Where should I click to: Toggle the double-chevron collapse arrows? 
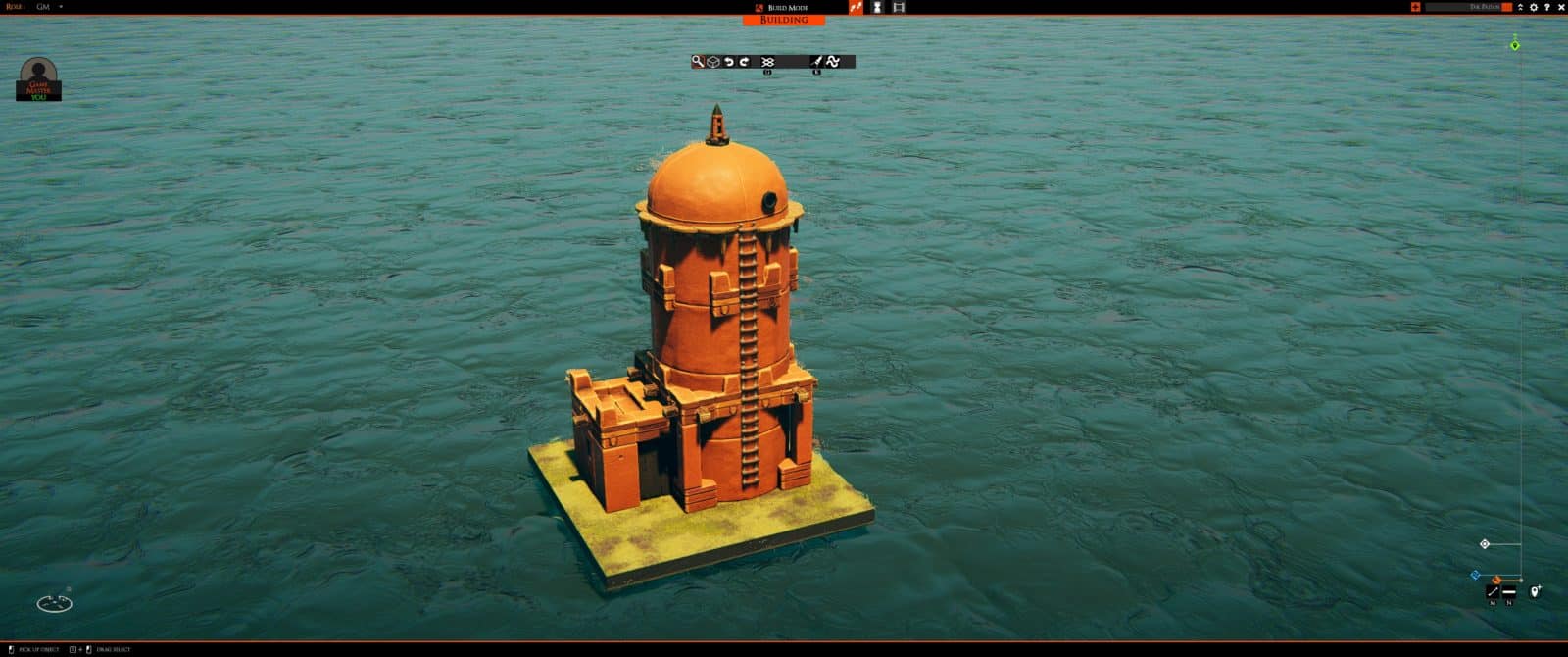click(1520, 7)
